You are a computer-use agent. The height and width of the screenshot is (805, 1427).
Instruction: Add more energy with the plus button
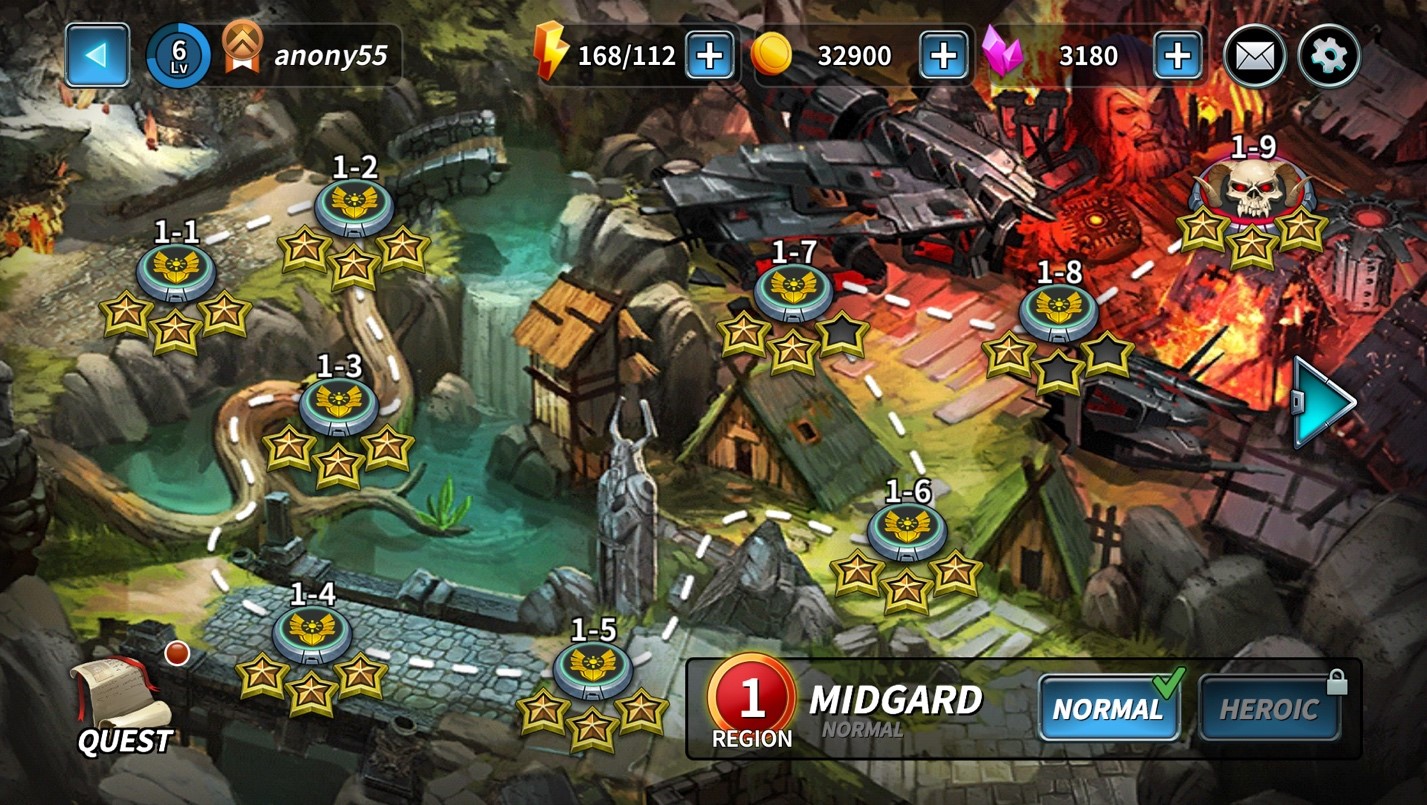pyautogui.click(x=710, y=55)
